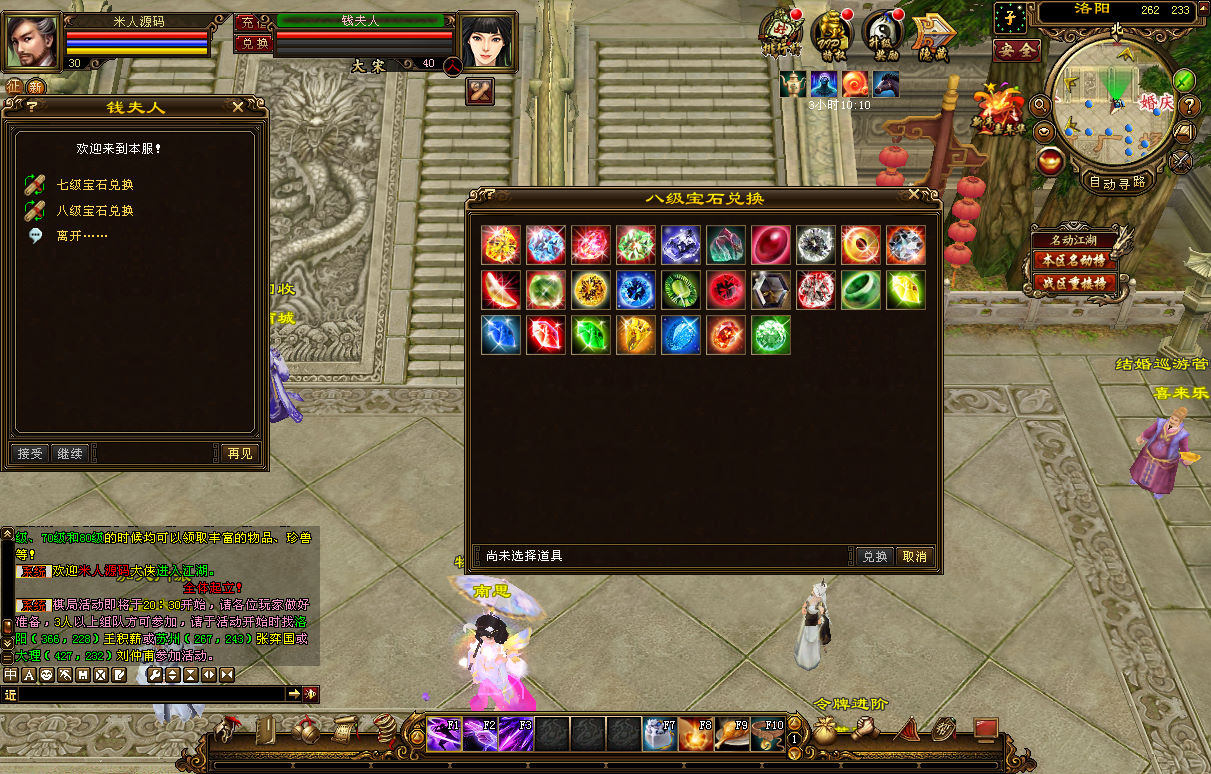Select the green jade ring gem
Screen dimensions: 1211x774
(861, 290)
